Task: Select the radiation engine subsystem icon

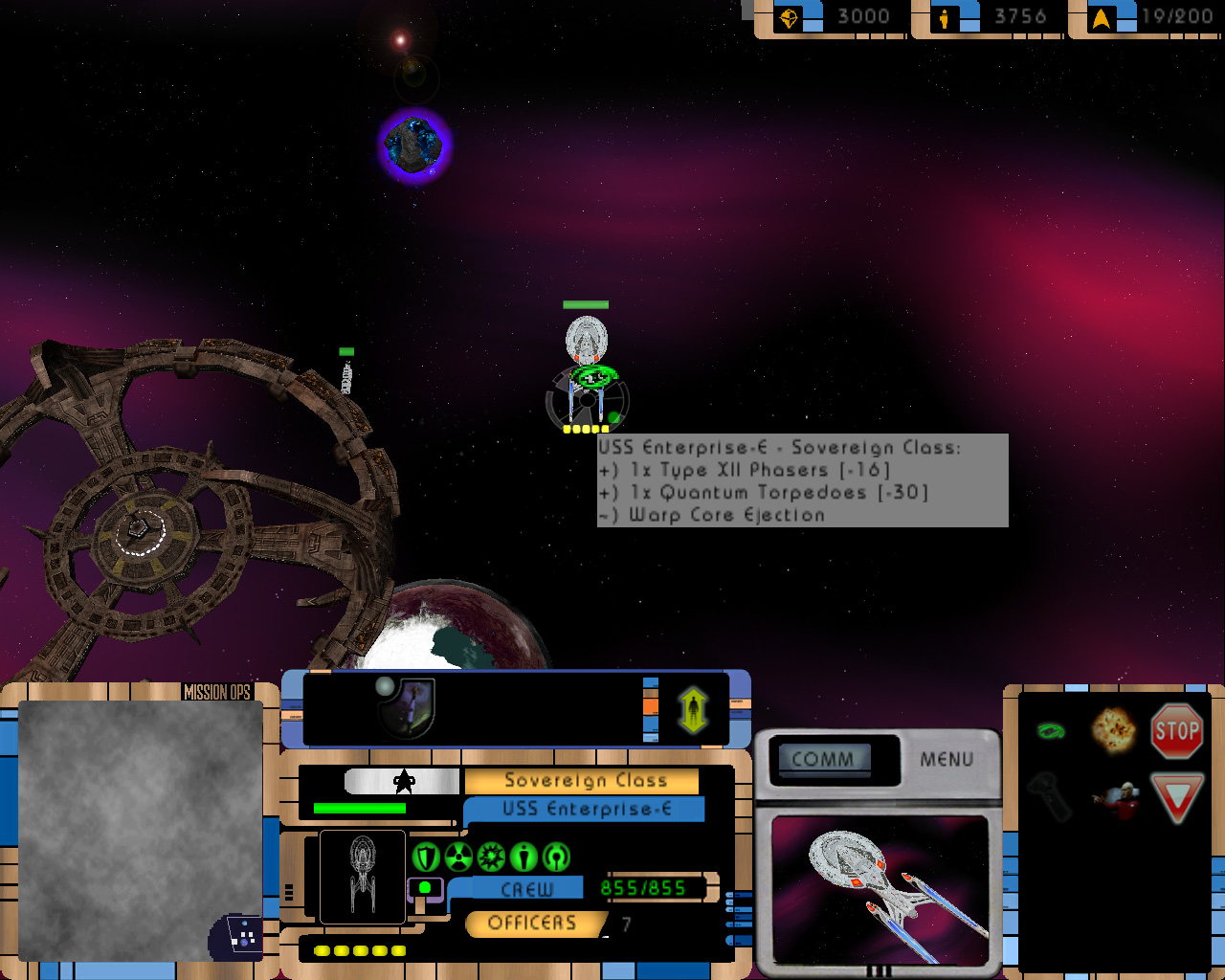Action: pyautogui.click(x=458, y=857)
